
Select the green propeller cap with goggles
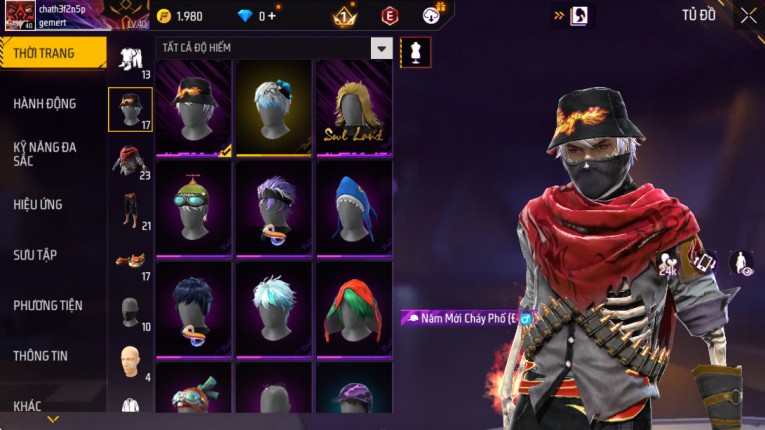tap(194, 208)
